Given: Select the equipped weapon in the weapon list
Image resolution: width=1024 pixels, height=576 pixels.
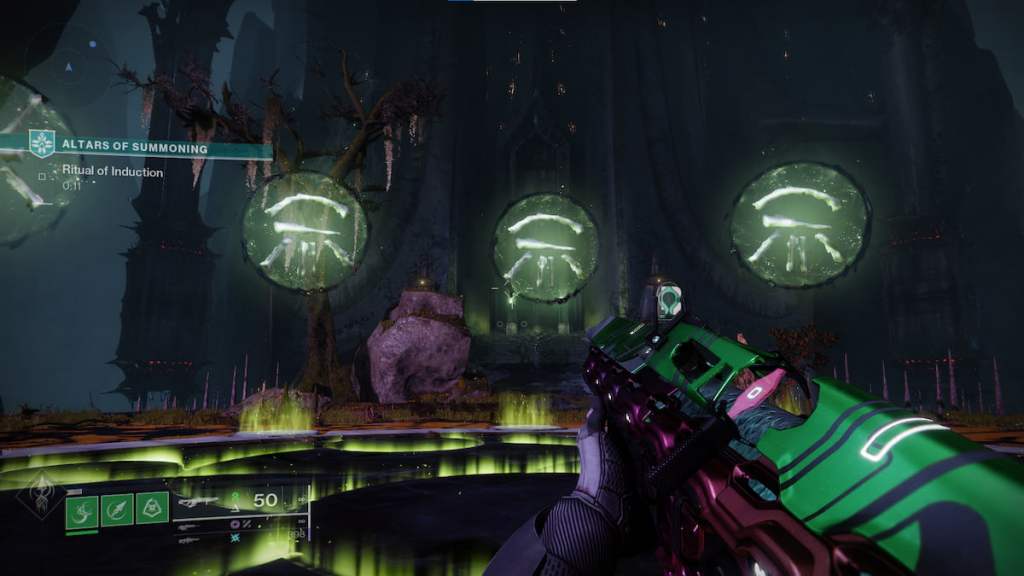Looking at the screenshot, I should (200, 501).
